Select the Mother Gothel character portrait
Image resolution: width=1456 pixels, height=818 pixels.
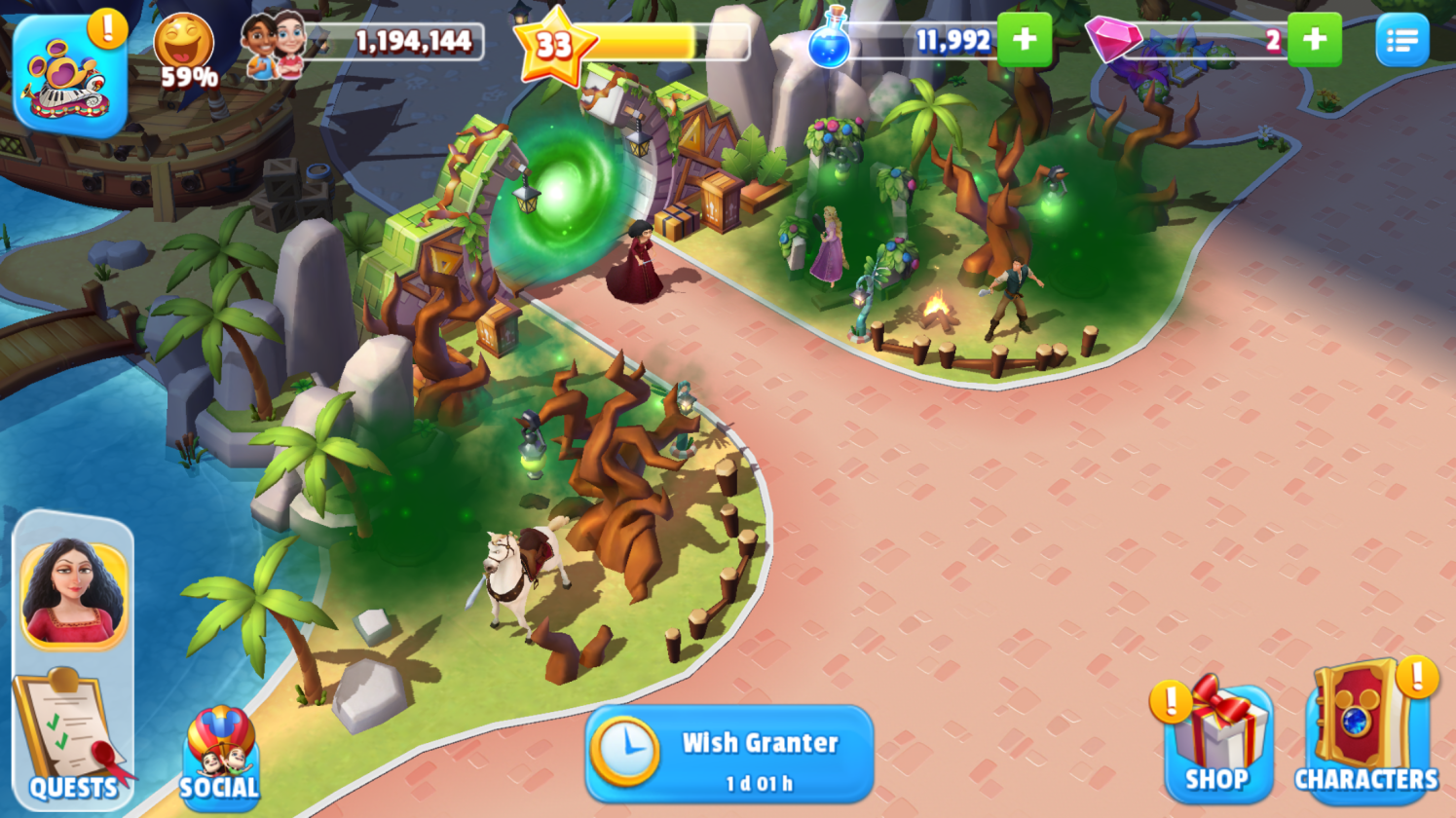tap(73, 593)
